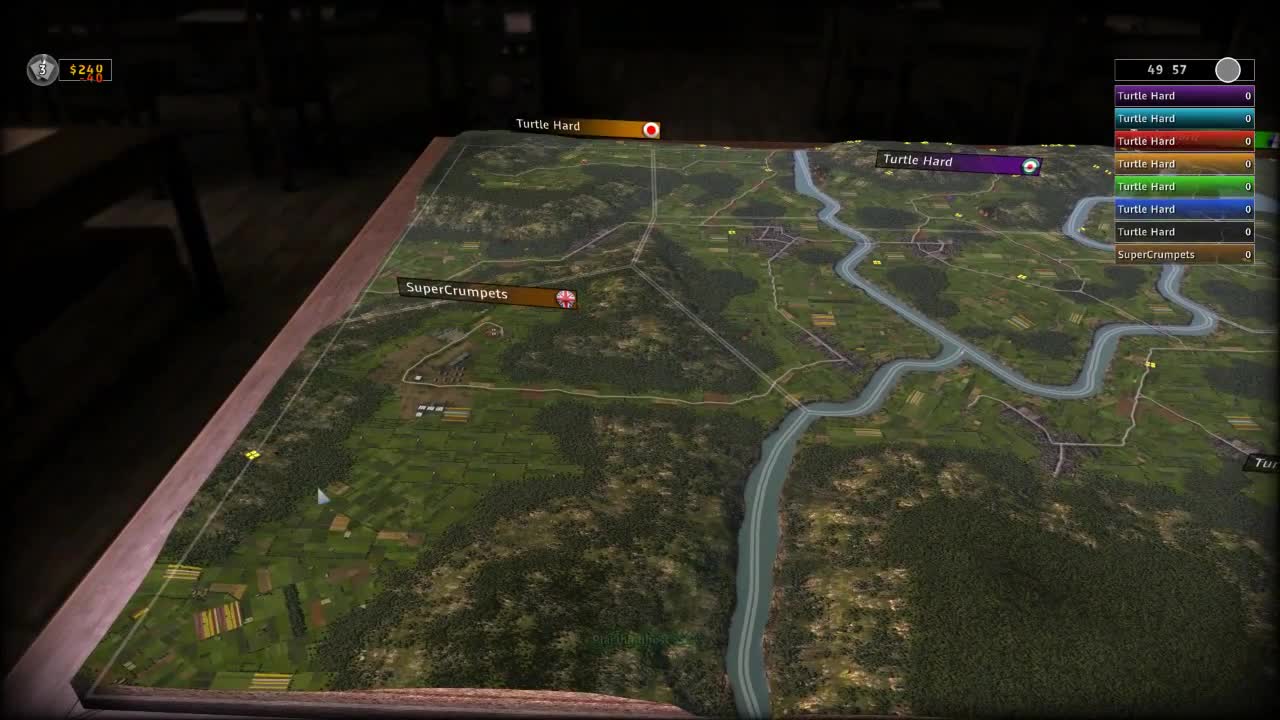Screen dimensions: 1280x720
Task: Click the round medal rank icon showing 3
Action: [42, 70]
